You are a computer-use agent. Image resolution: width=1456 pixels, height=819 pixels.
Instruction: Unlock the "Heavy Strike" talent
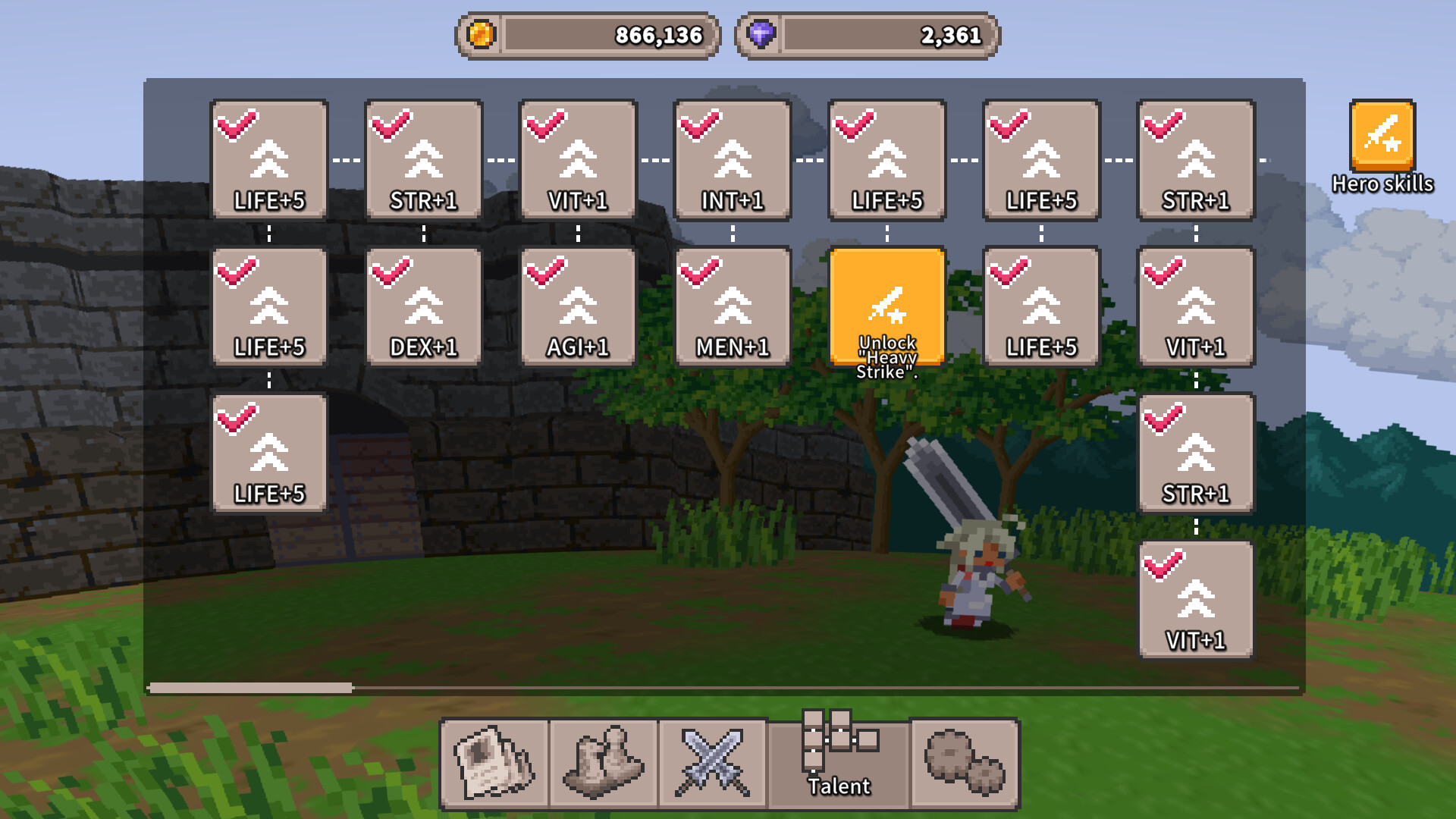(x=886, y=307)
